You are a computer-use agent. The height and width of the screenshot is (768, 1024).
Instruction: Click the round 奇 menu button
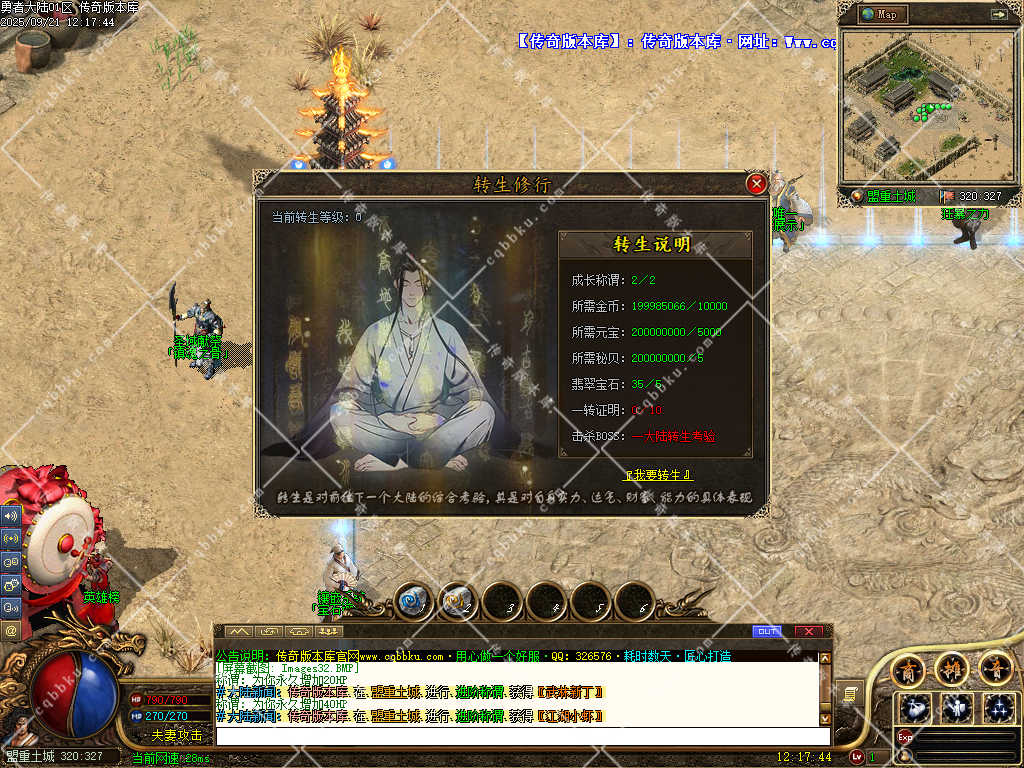(x=995, y=668)
